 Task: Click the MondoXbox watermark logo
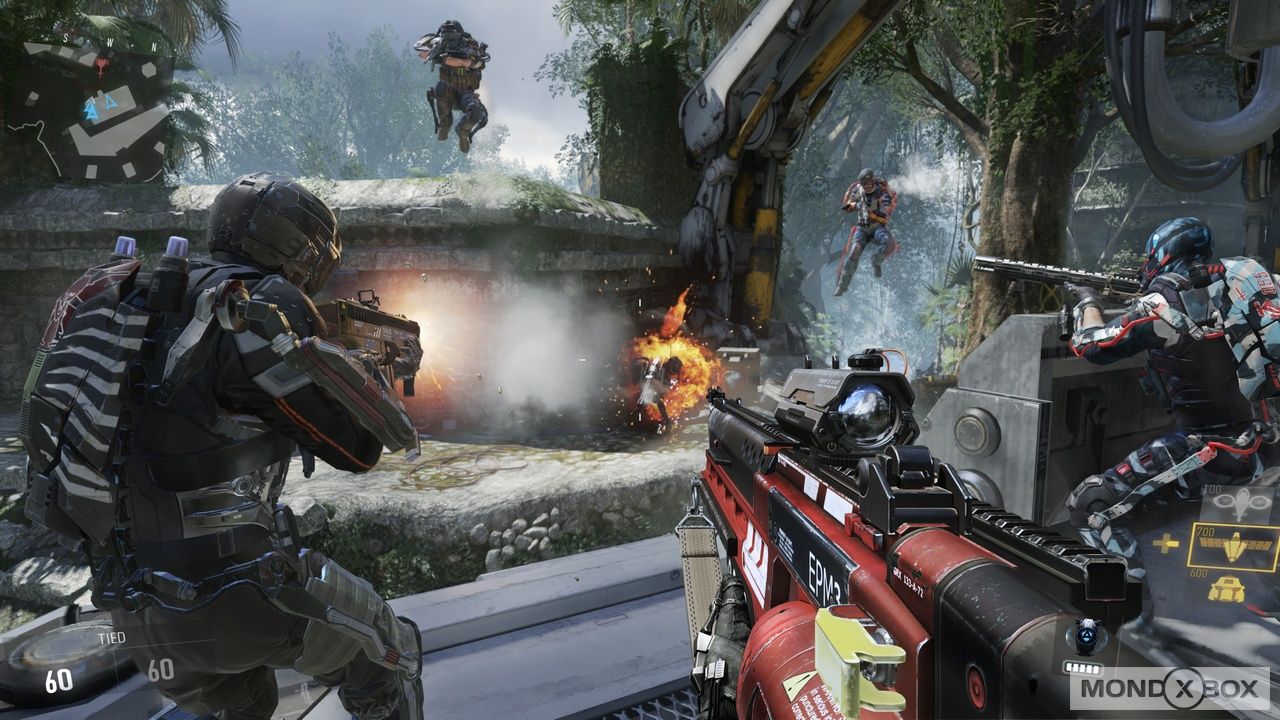click(1168, 688)
